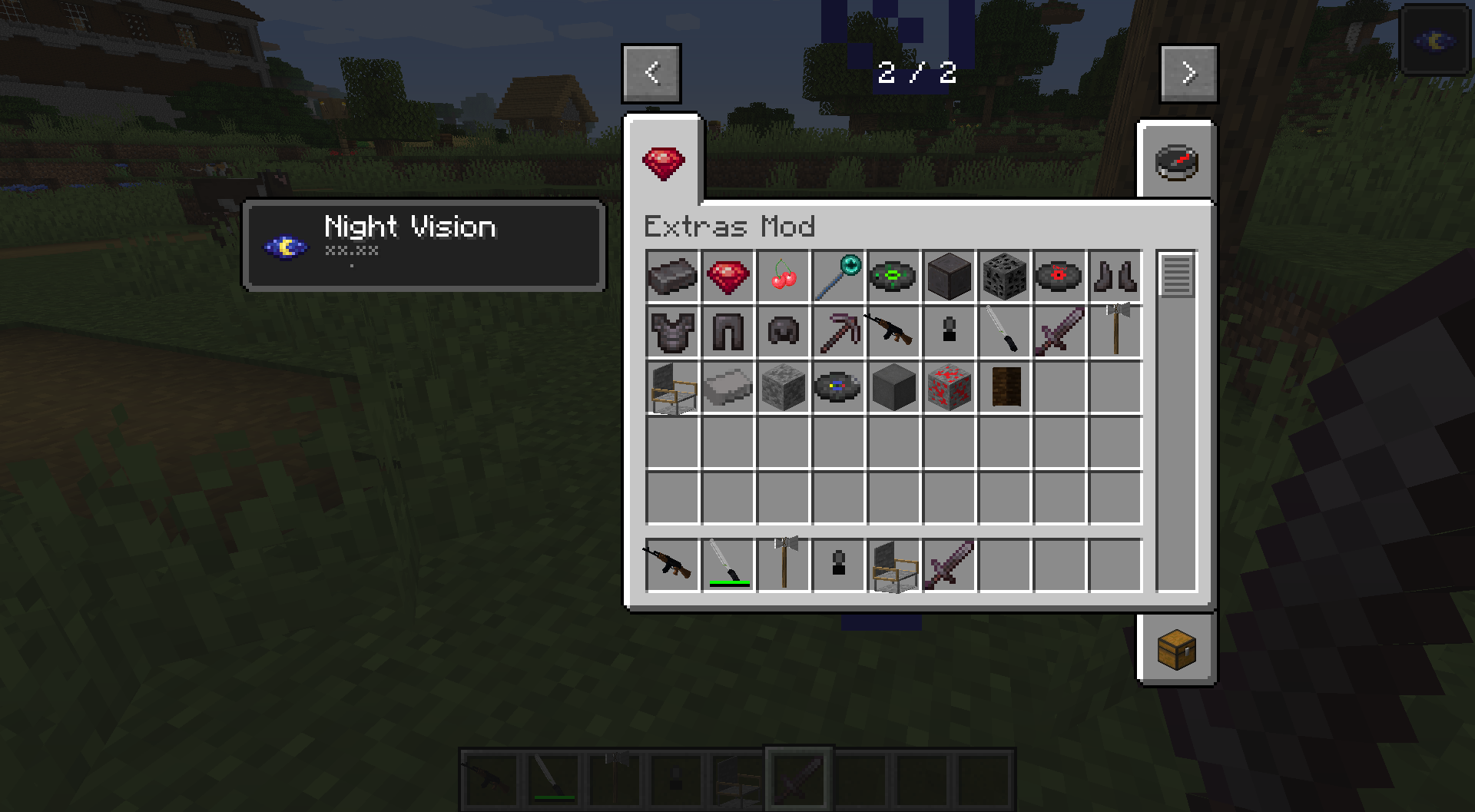Select the katana with the knife blade
This screenshot has height=812, width=1475.
click(x=1004, y=332)
